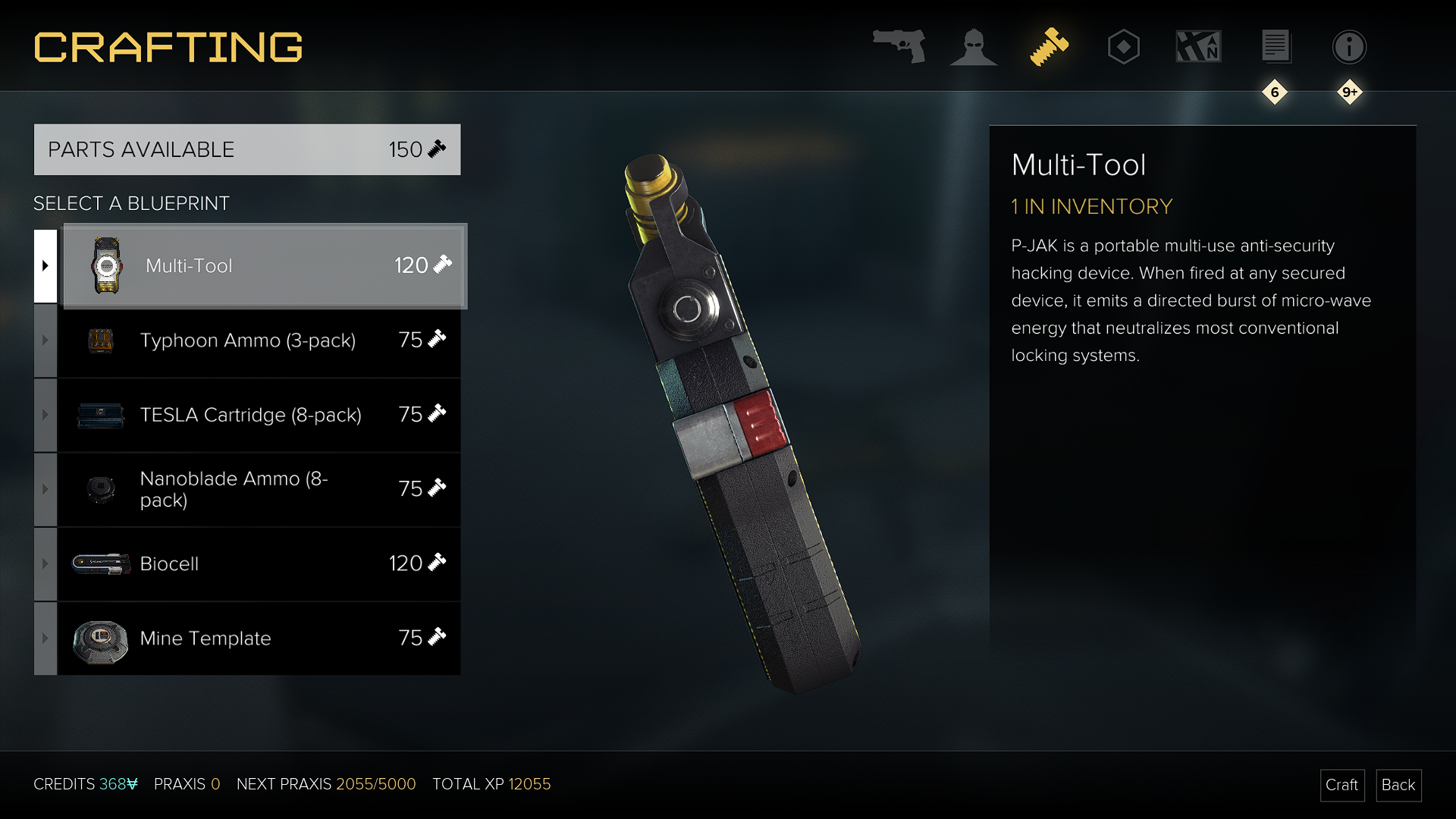
Task: Select the gold bolt crafting tab
Action: pos(1049,47)
